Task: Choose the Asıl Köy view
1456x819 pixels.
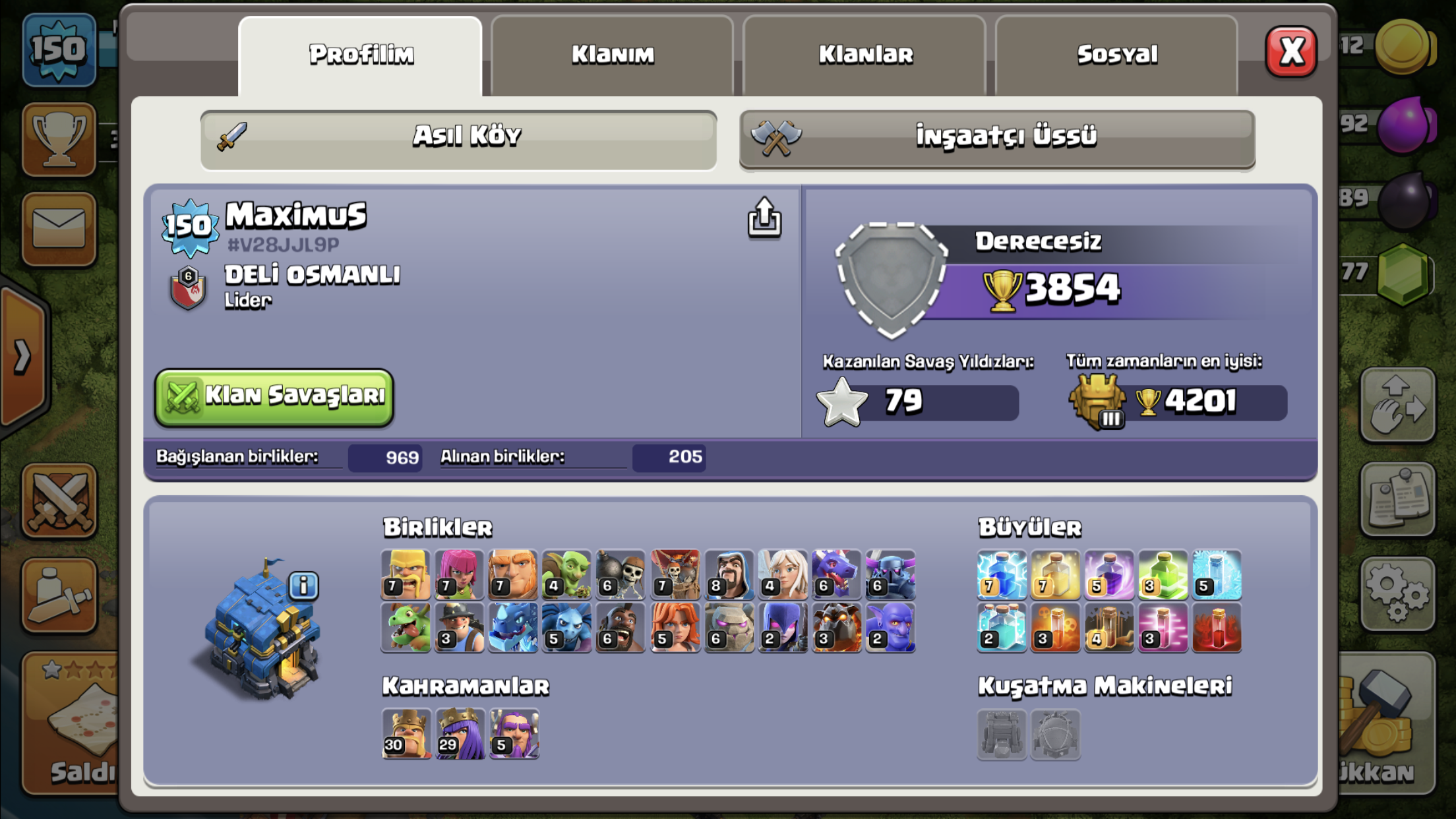Action: coord(459,137)
